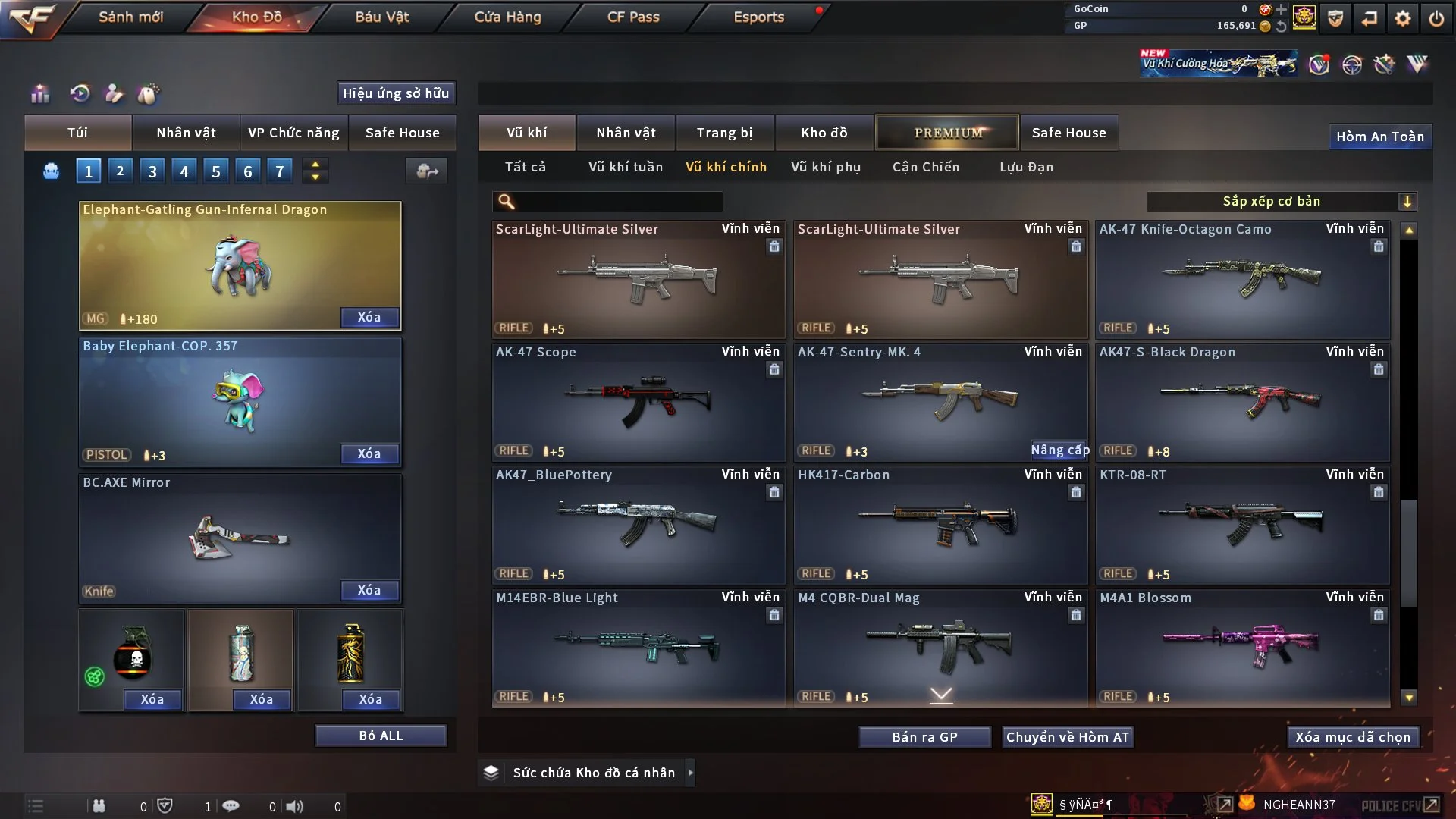Filter by Vũ khí phụ weapons
Viewport: 1456px width, 819px height.
[825, 167]
